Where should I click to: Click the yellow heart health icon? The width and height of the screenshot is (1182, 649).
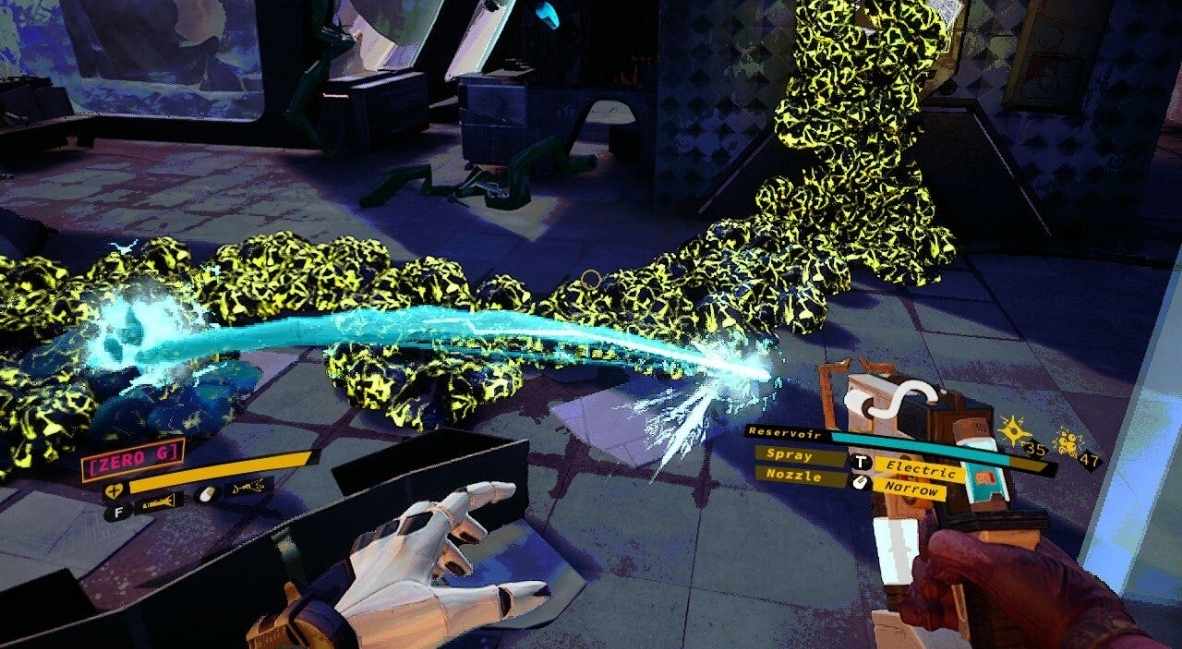113,490
